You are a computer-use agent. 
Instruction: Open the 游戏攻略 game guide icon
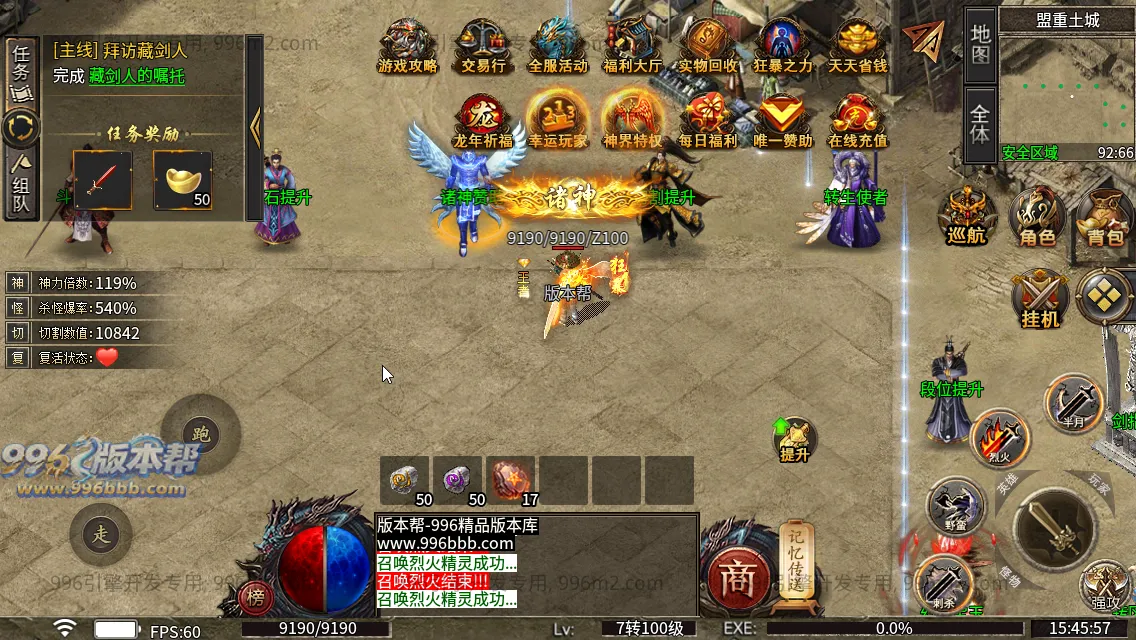407,45
